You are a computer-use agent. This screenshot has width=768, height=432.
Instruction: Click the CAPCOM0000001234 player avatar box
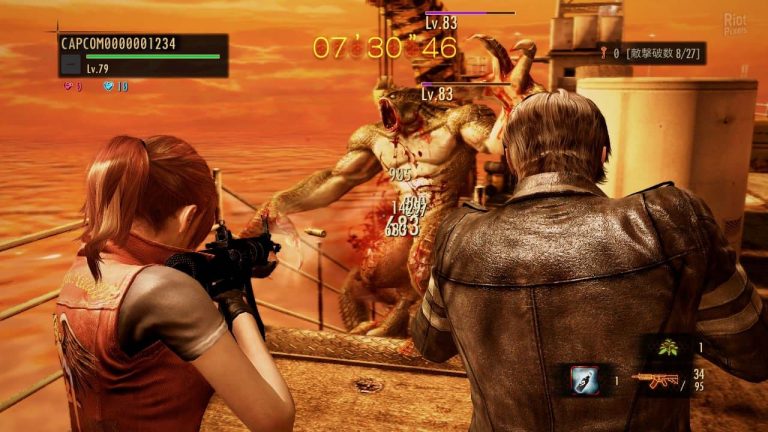point(70,64)
